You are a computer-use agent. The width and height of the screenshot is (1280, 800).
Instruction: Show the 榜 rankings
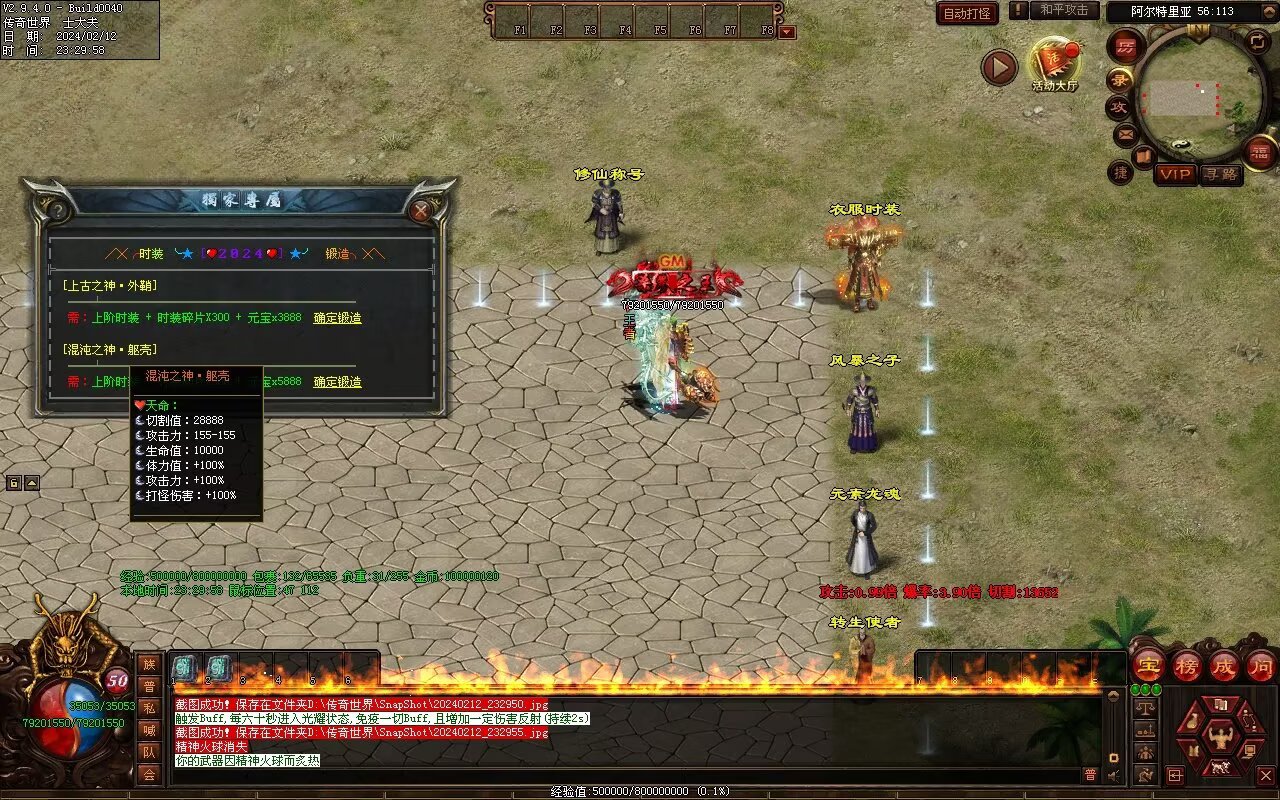(x=1186, y=665)
